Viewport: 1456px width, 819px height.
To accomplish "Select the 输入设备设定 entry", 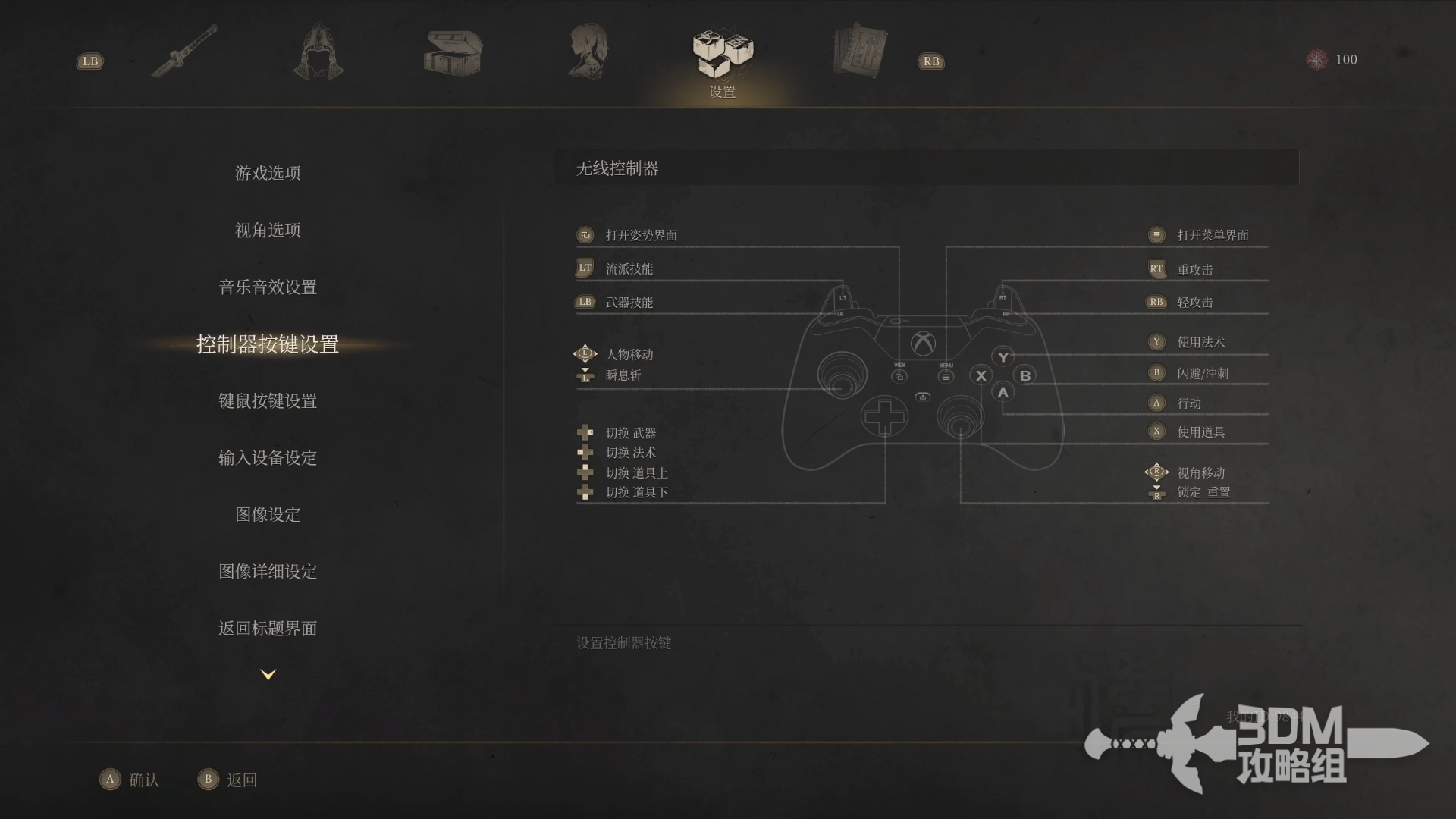I will 268,458.
